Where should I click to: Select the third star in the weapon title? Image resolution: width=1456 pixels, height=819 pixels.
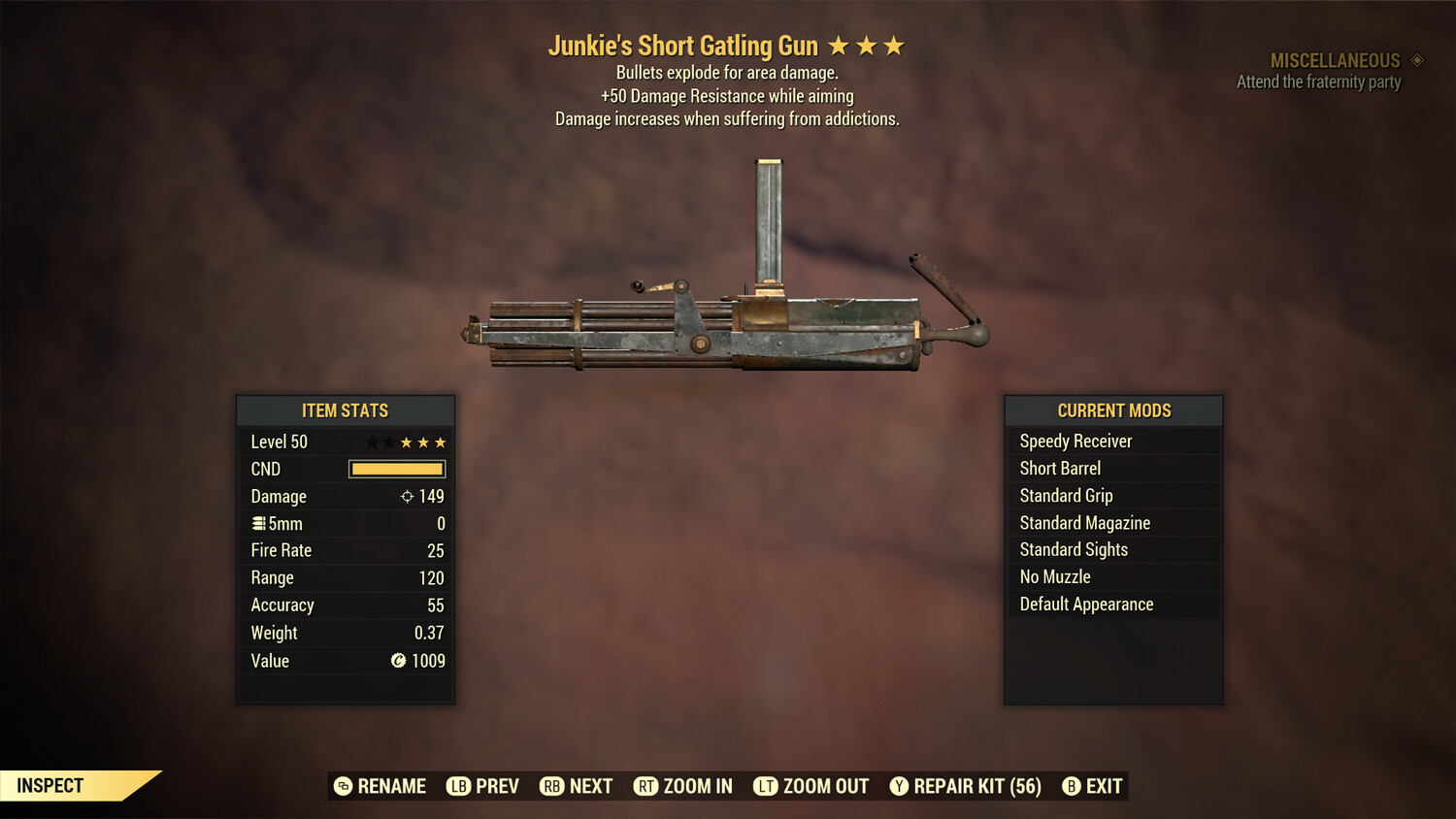(893, 45)
